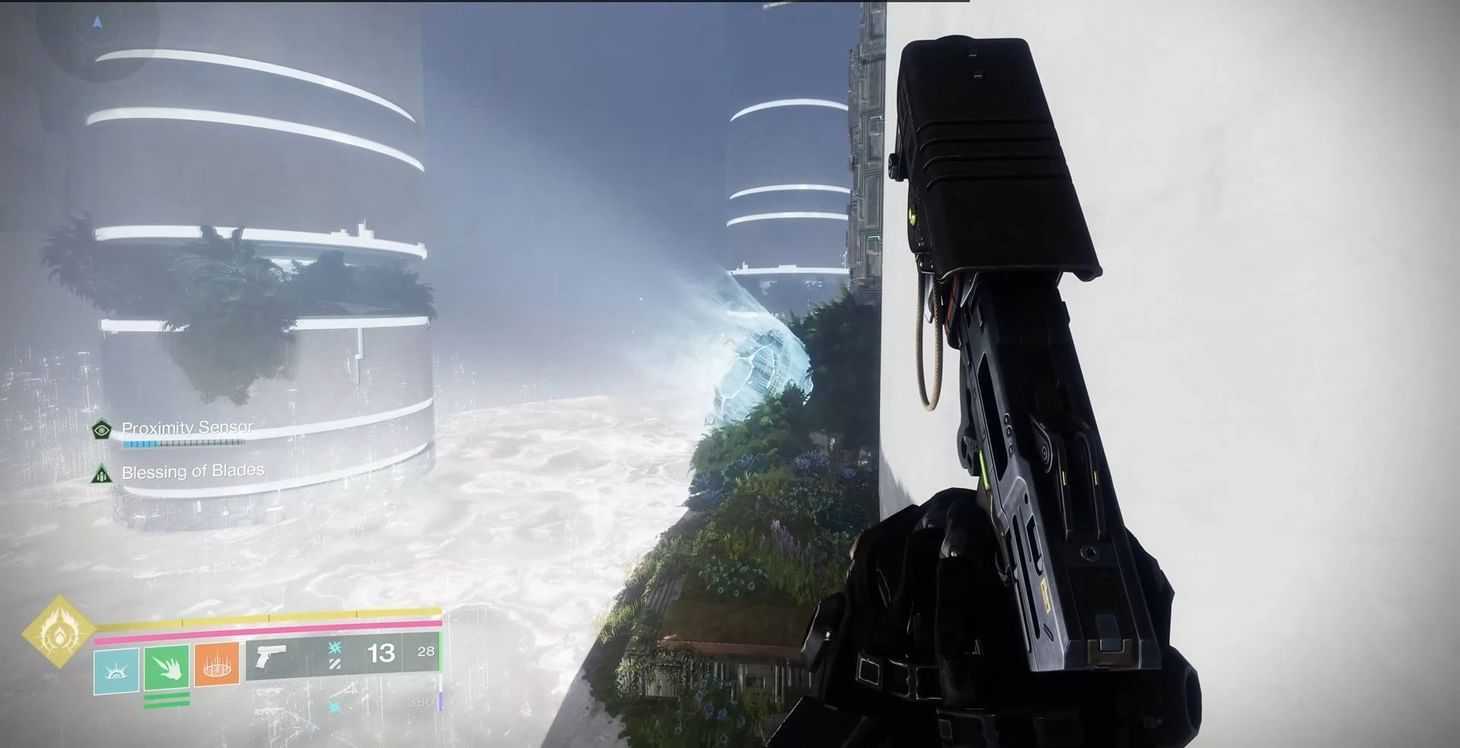Select the Blessing of Blades buff icon
This screenshot has width=1460, height=748.
click(x=100, y=474)
